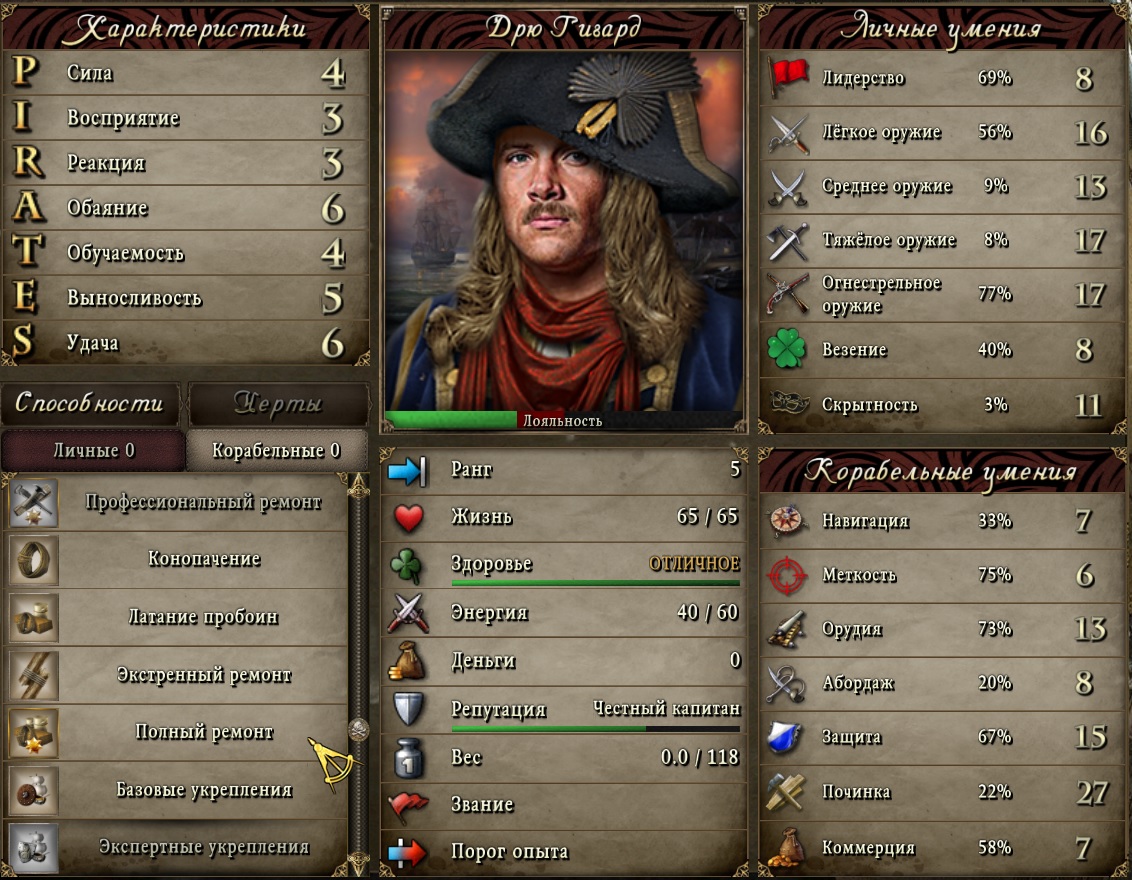
Task: Pick the Латание пробоин ability
Action: point(202,617)
